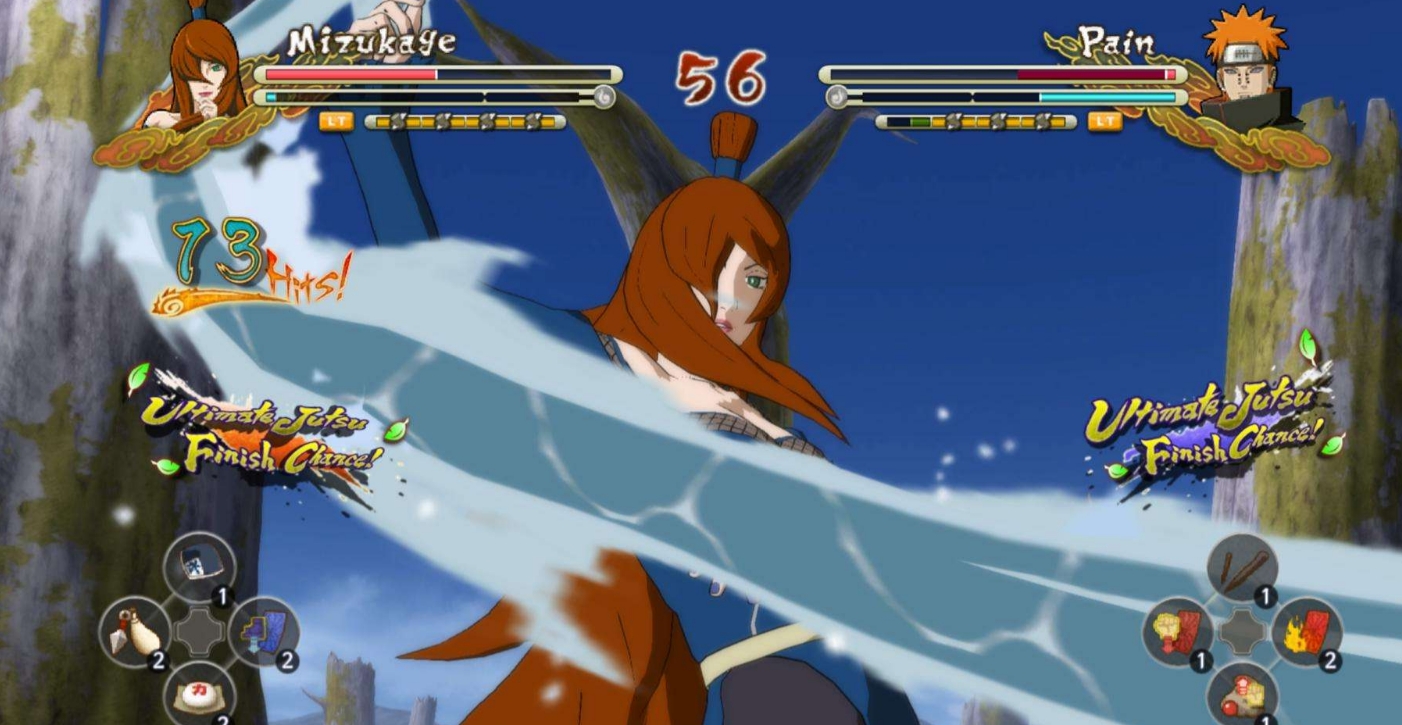Click Mizukage's character portrait

coord(204,75)
